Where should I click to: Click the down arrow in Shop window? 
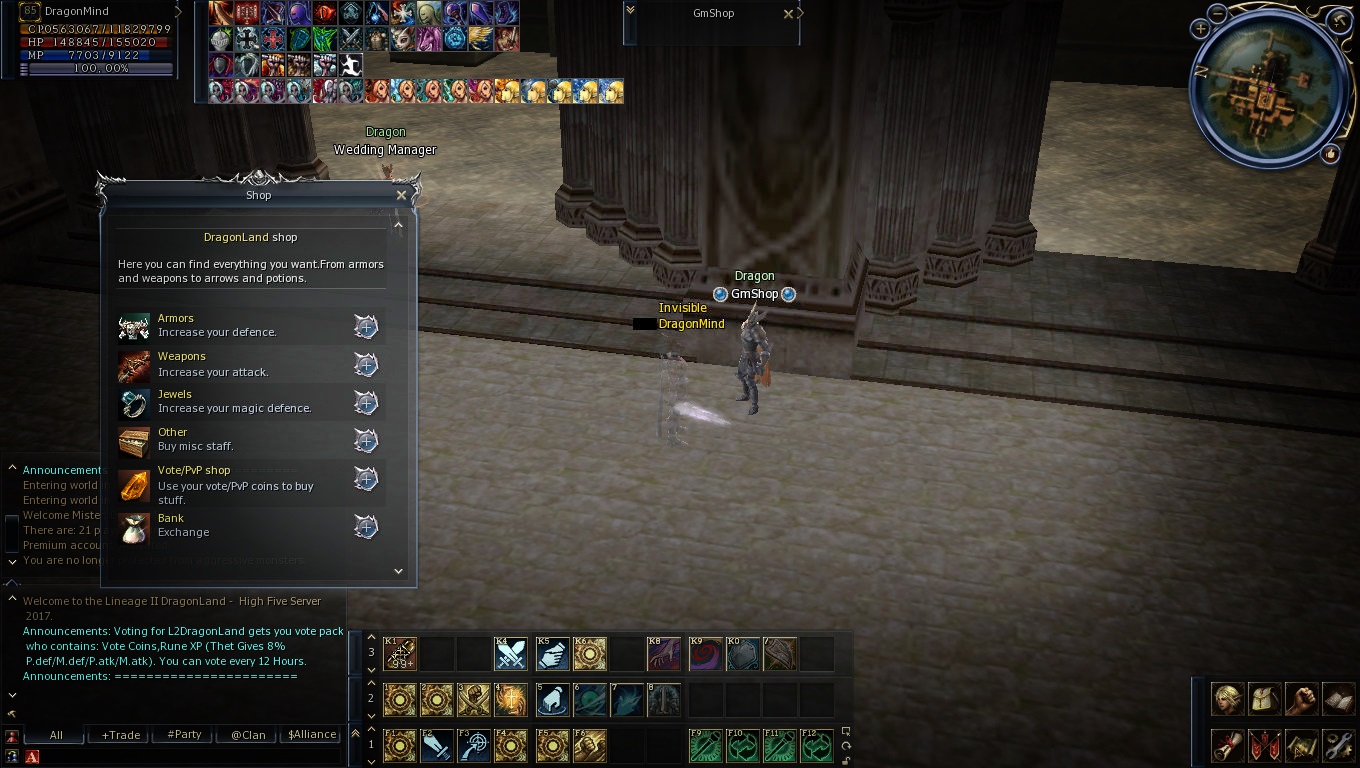point(398,571)
